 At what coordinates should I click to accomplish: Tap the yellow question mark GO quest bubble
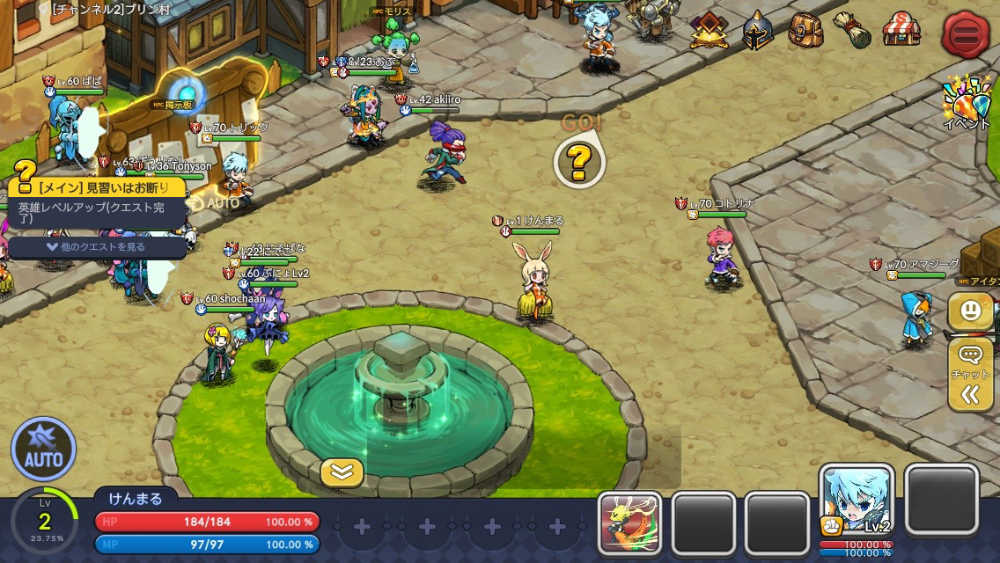click(579, 161)
